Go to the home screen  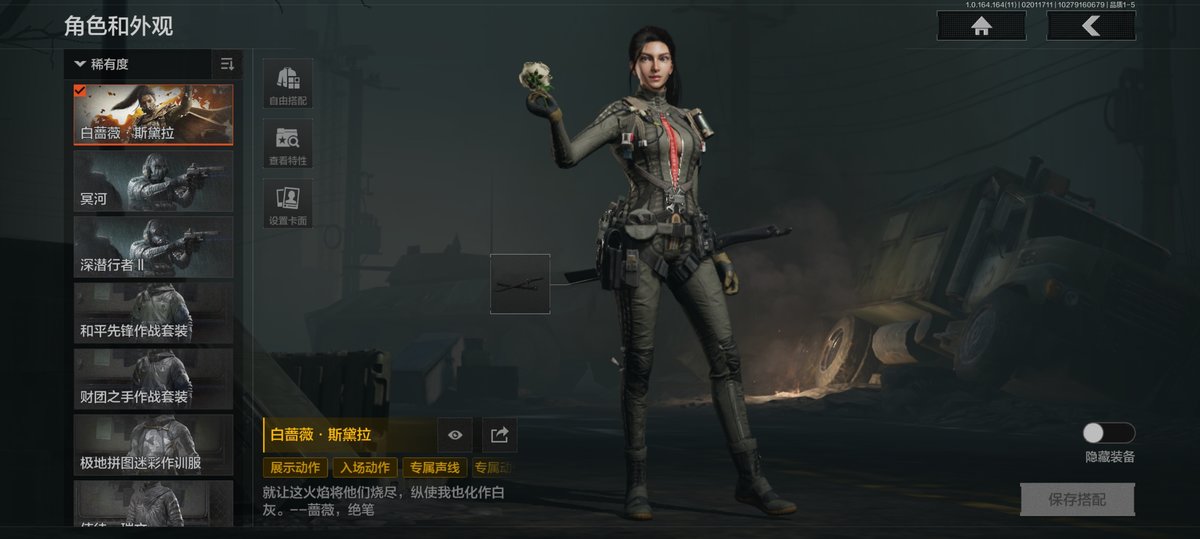981,26
